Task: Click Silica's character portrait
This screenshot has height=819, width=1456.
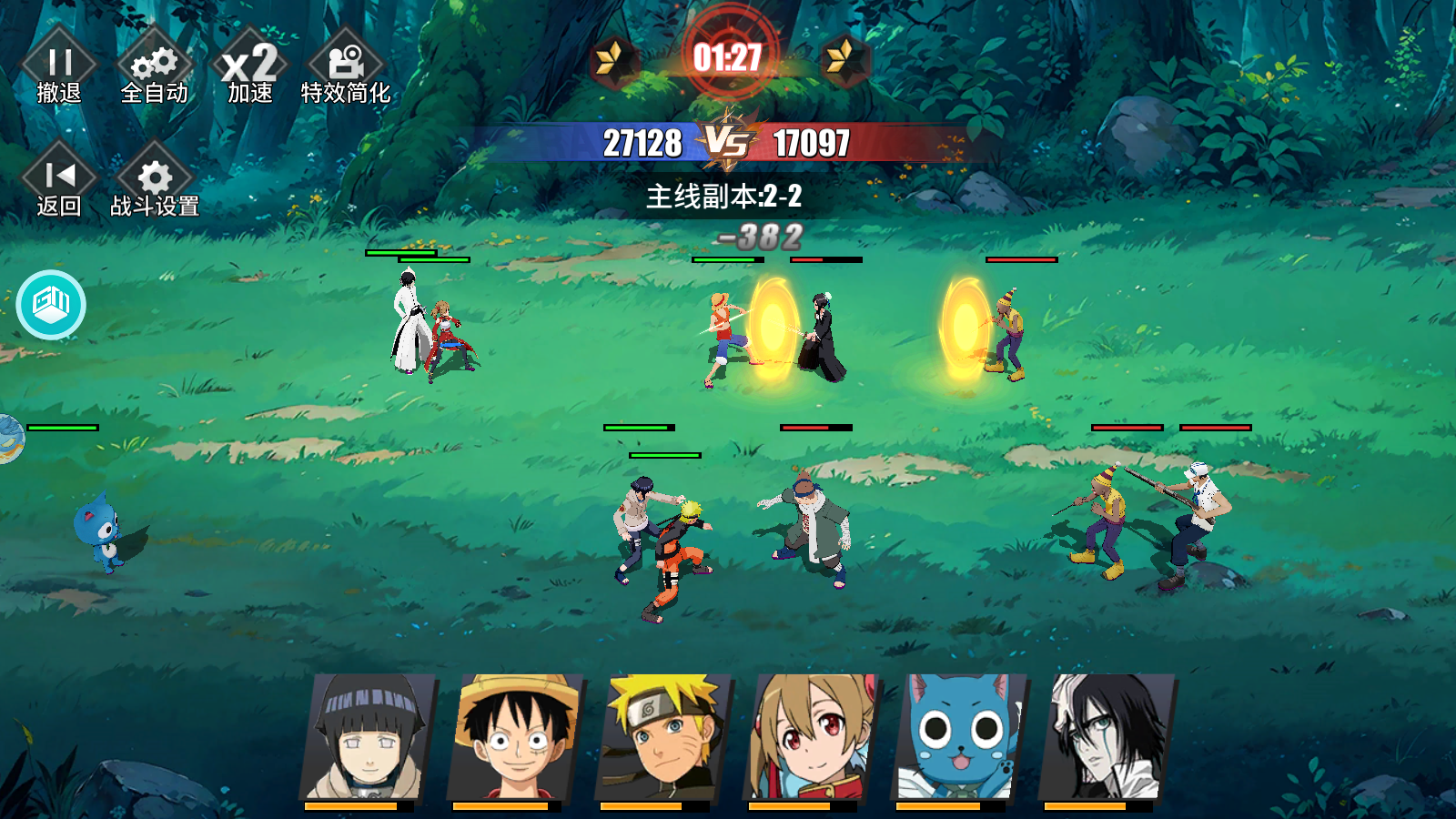Action: [x=807, y=737]
